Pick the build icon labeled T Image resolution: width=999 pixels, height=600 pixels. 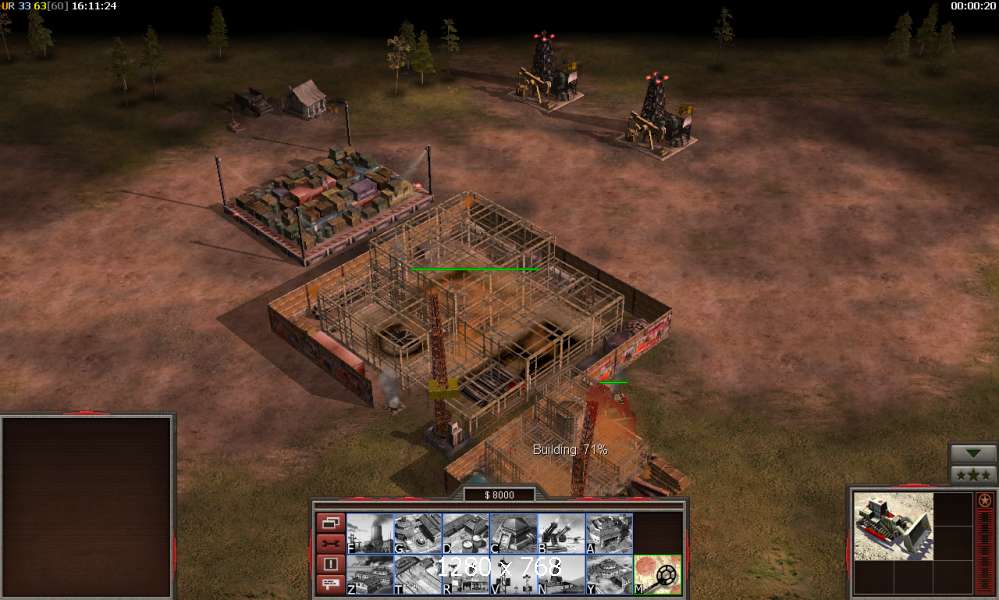(x=417, y=575)
